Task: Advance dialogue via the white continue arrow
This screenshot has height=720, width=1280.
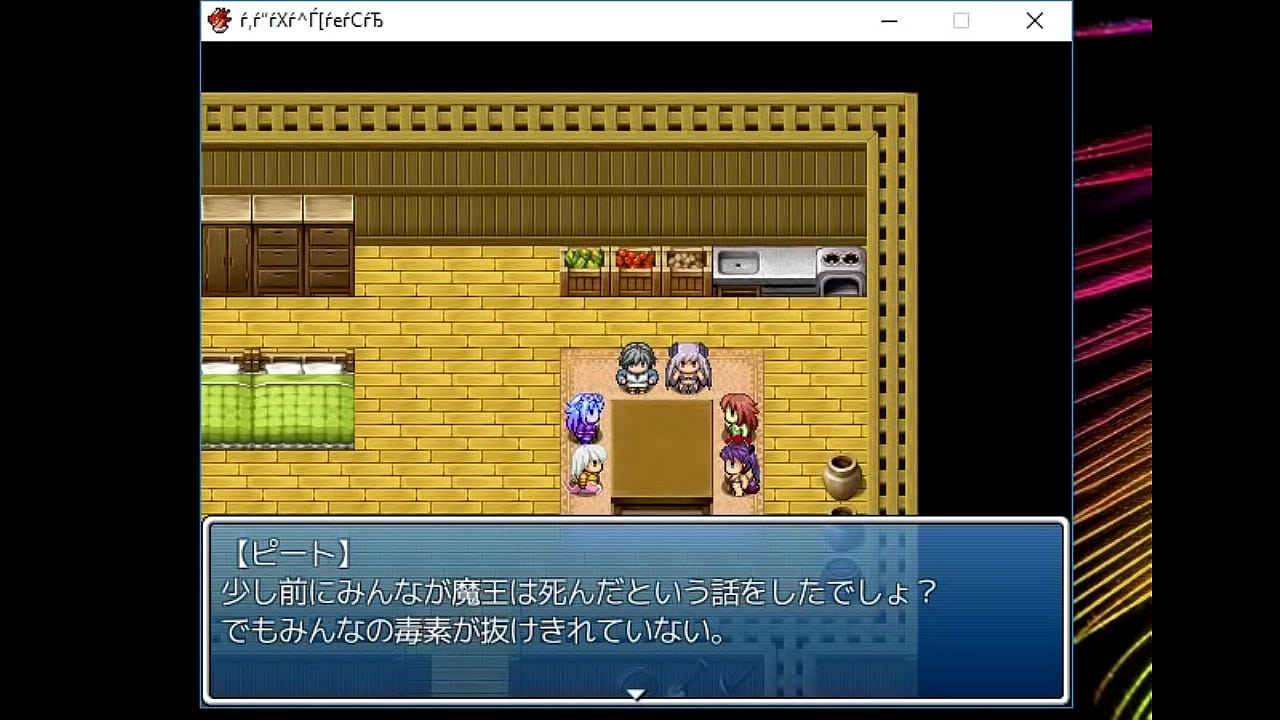Action: click(x=635, y=694)
